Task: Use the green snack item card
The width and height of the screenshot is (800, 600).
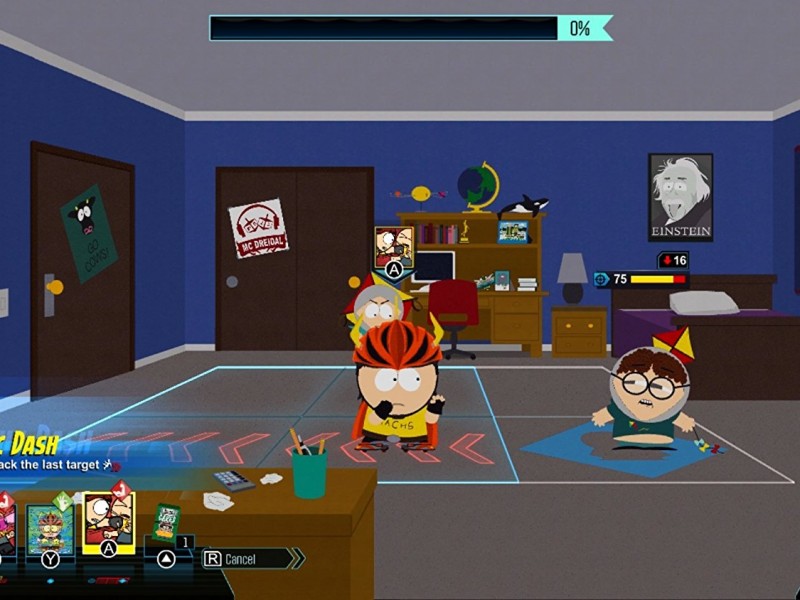Action: click(x=166, y=524)
